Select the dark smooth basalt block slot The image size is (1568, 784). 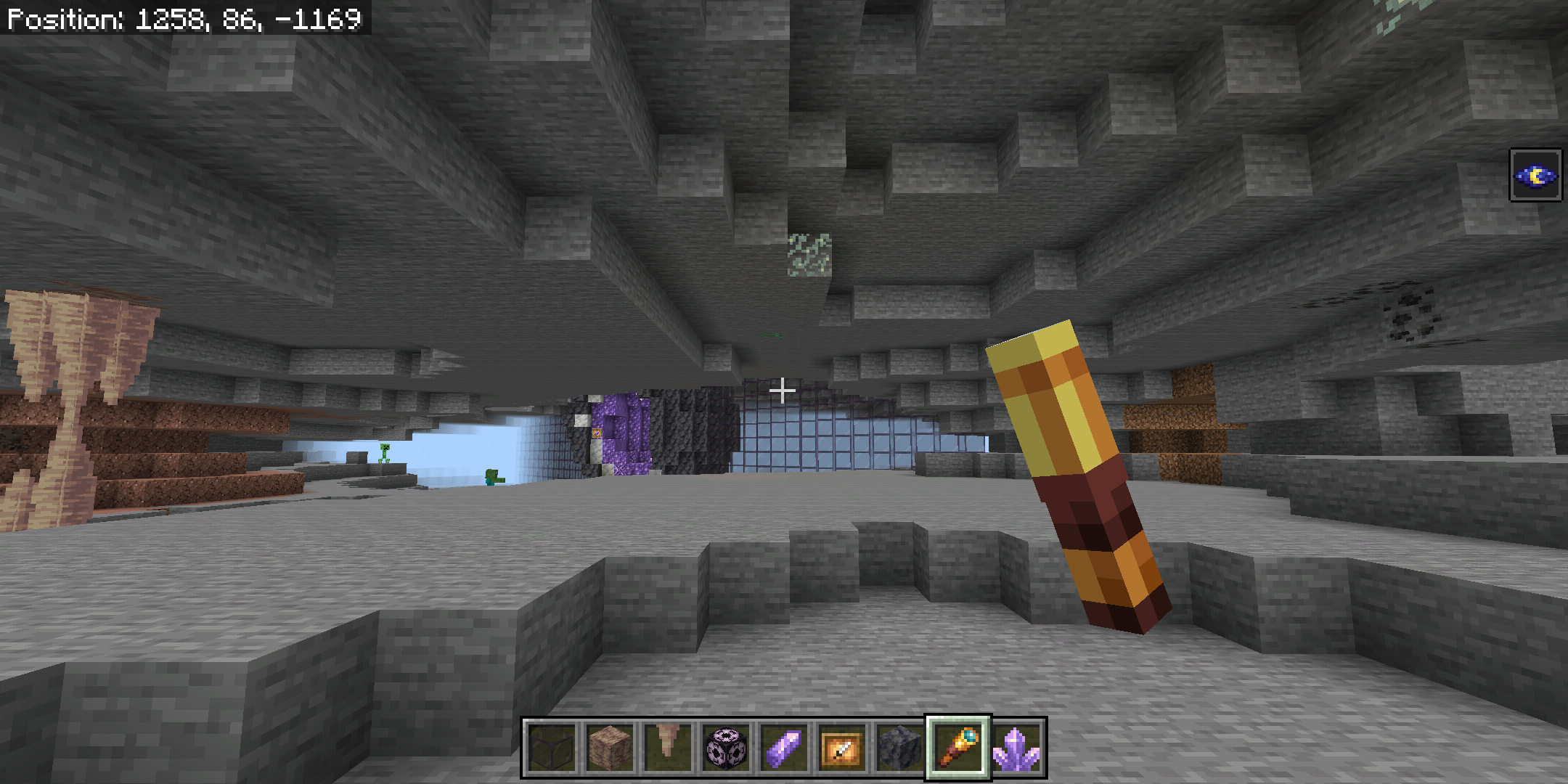pos(899,748)
